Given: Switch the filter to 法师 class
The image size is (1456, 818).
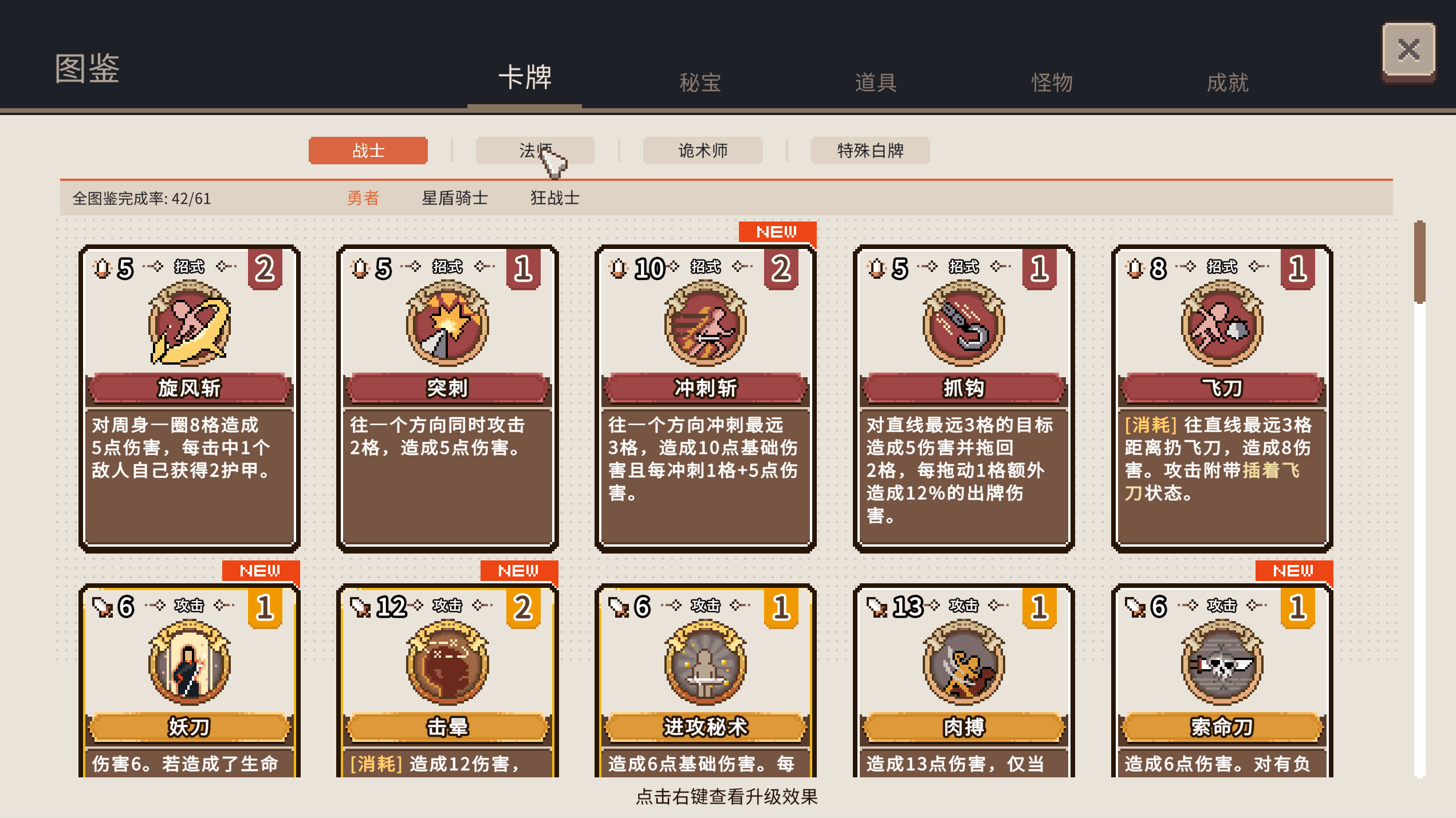Looking at the screenshot, I should (535, 151).
